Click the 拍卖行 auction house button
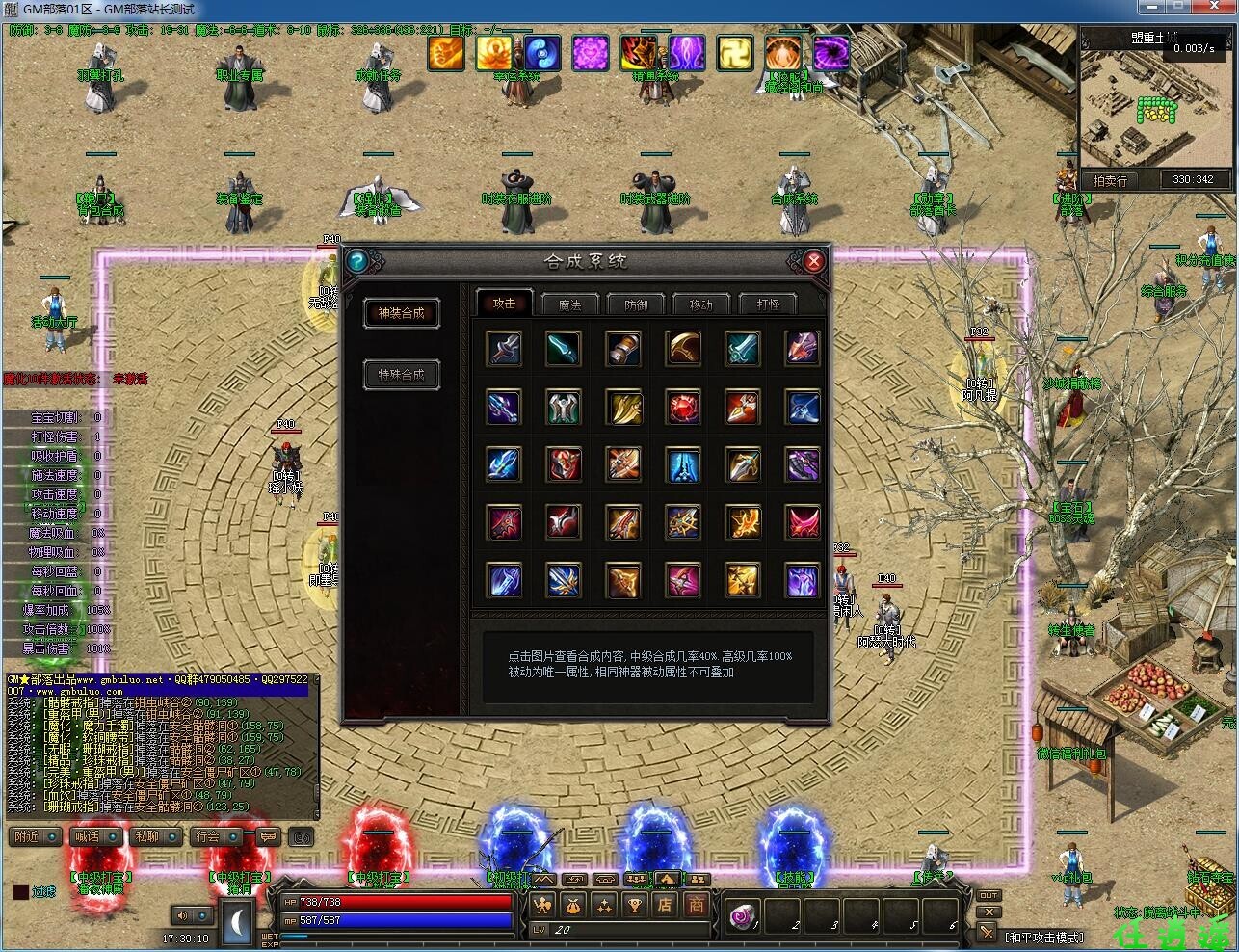Image resolution: width=1239 pixels, height=952 pixels. (x=1110, y=180)
